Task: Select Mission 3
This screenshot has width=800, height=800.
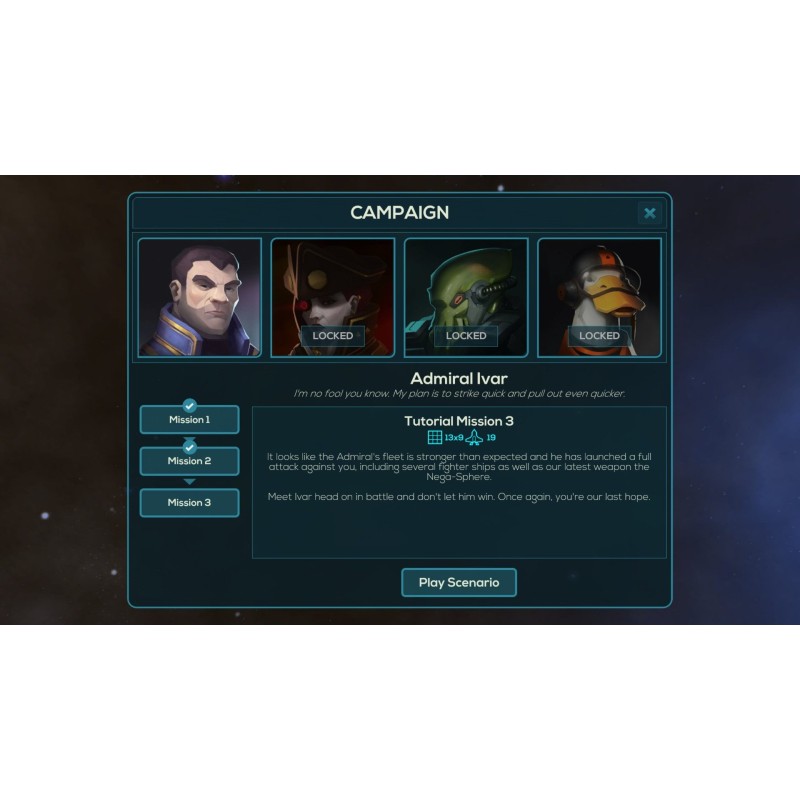Action: coord(189,502)
